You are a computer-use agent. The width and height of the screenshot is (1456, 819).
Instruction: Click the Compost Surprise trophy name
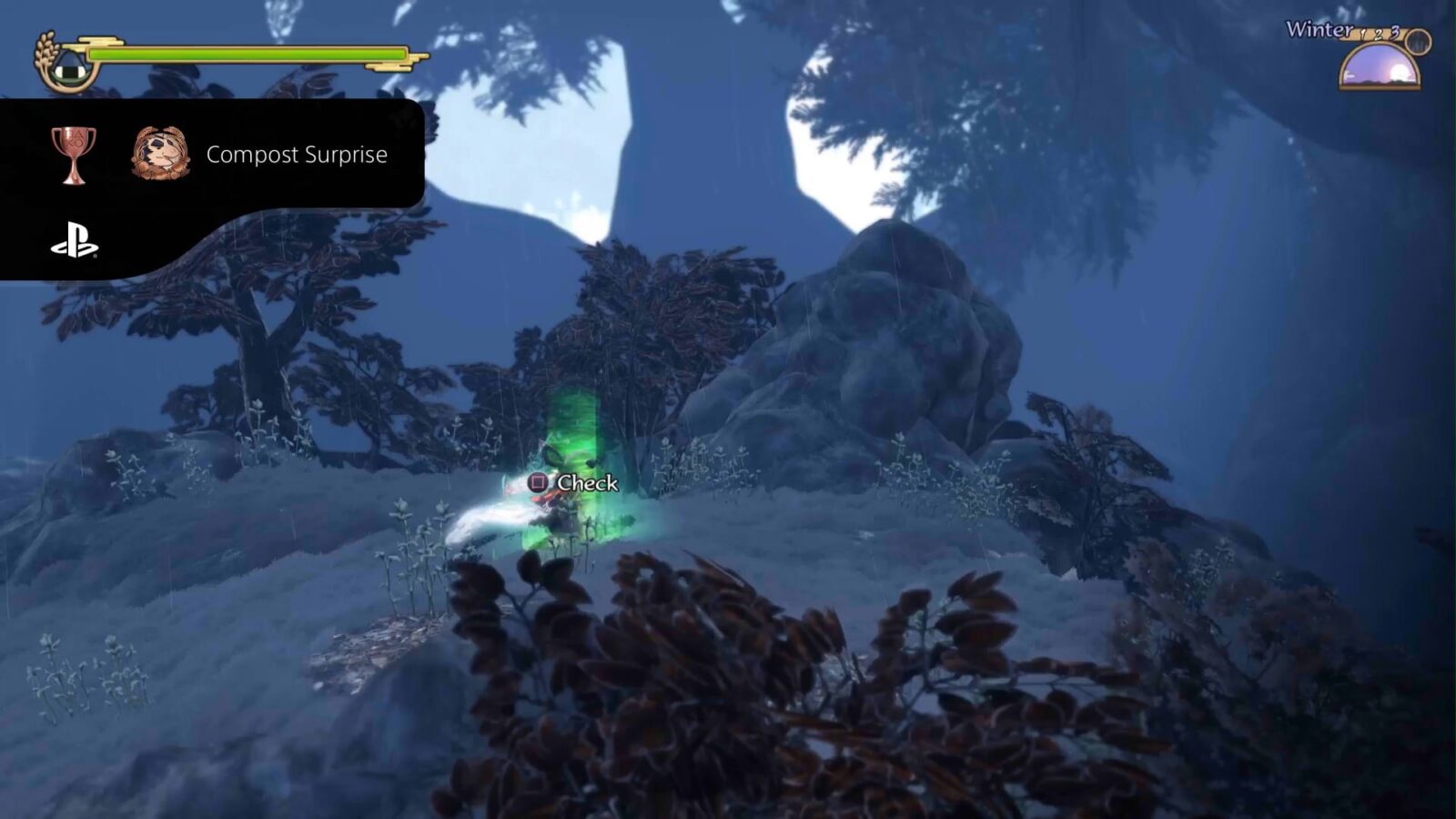pyautogui.click(x=297, y=155)
